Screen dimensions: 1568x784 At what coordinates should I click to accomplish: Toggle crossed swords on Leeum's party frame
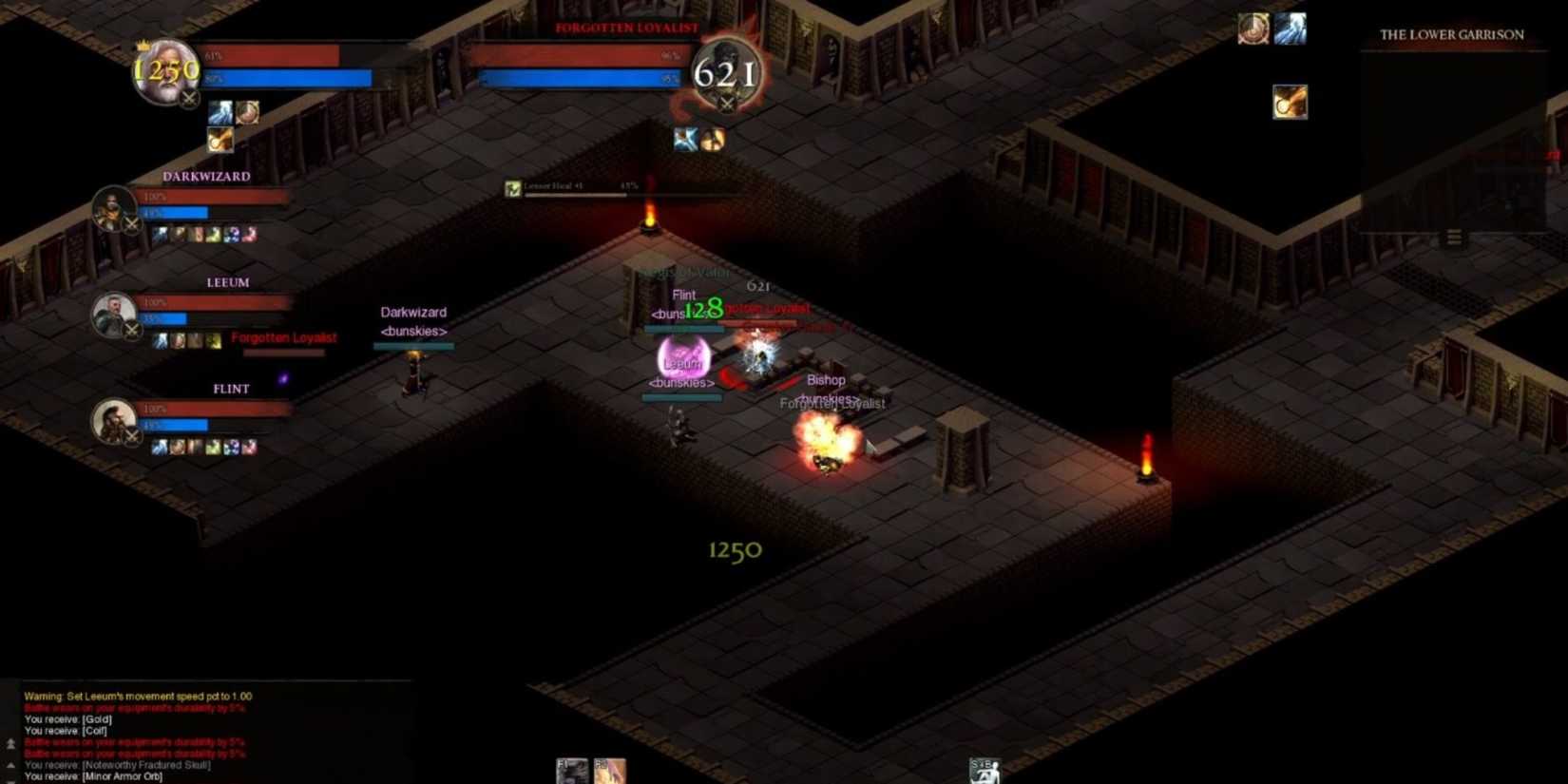point(132,328)
